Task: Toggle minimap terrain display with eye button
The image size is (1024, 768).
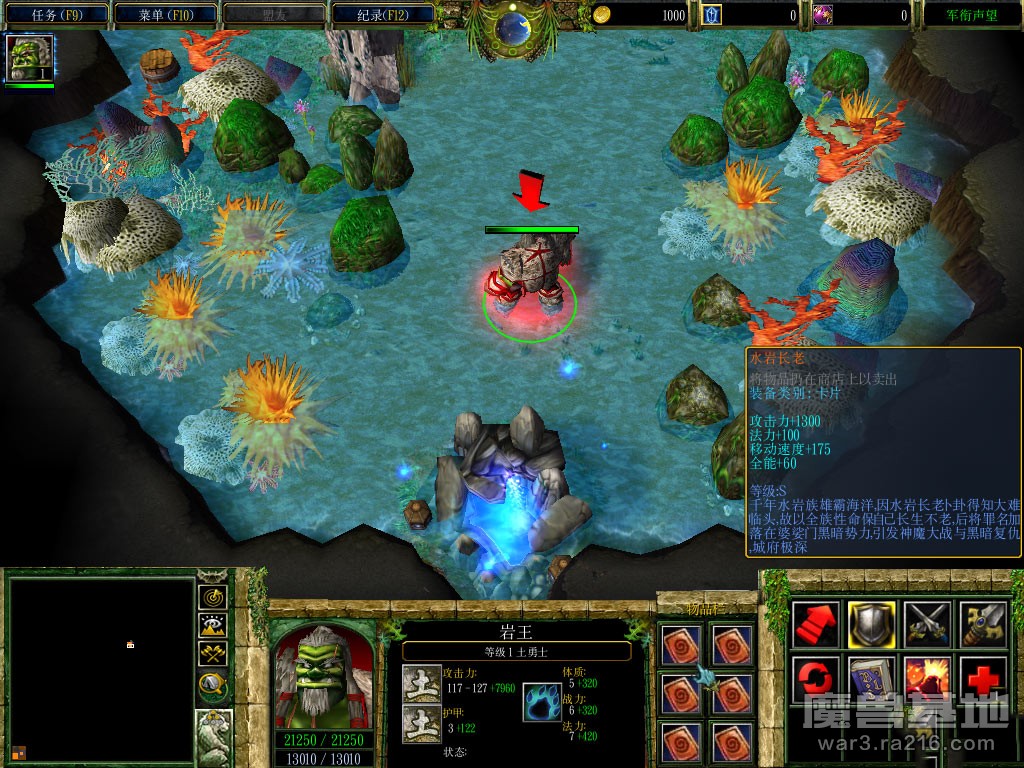Action: pyautogui.click(x=212, y=626)
